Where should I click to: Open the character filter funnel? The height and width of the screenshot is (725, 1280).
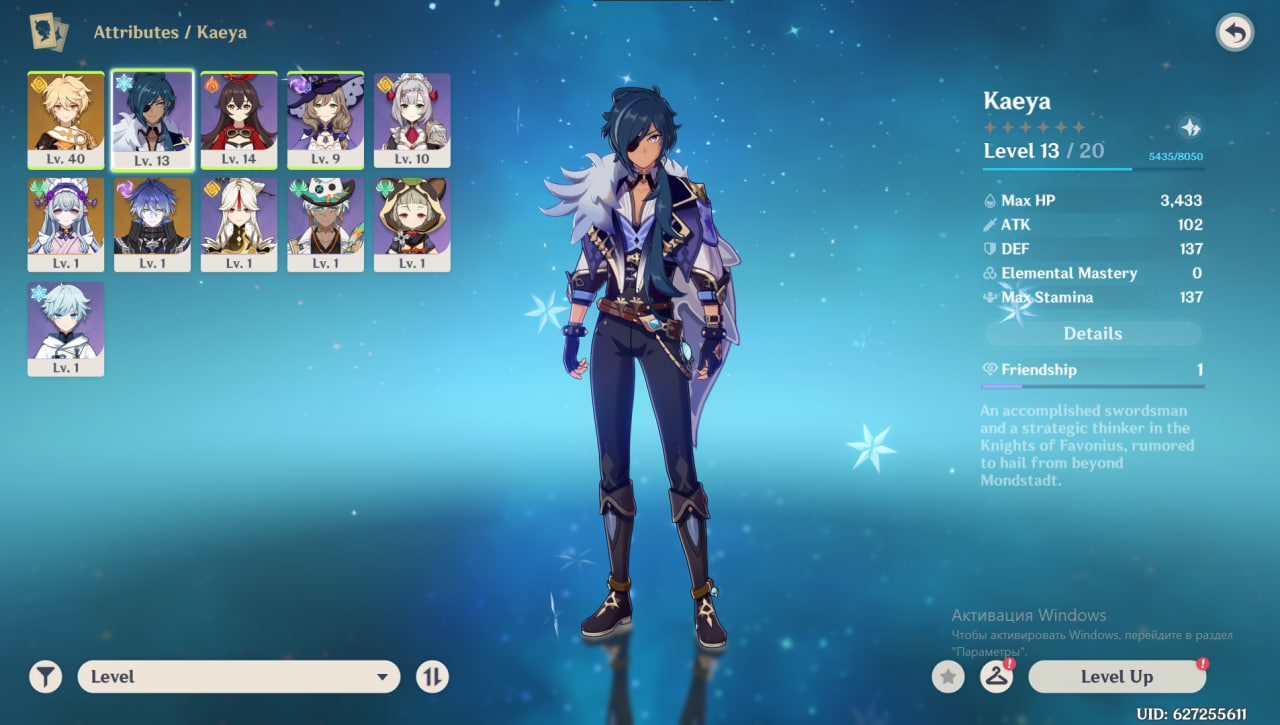coord(45,677)
